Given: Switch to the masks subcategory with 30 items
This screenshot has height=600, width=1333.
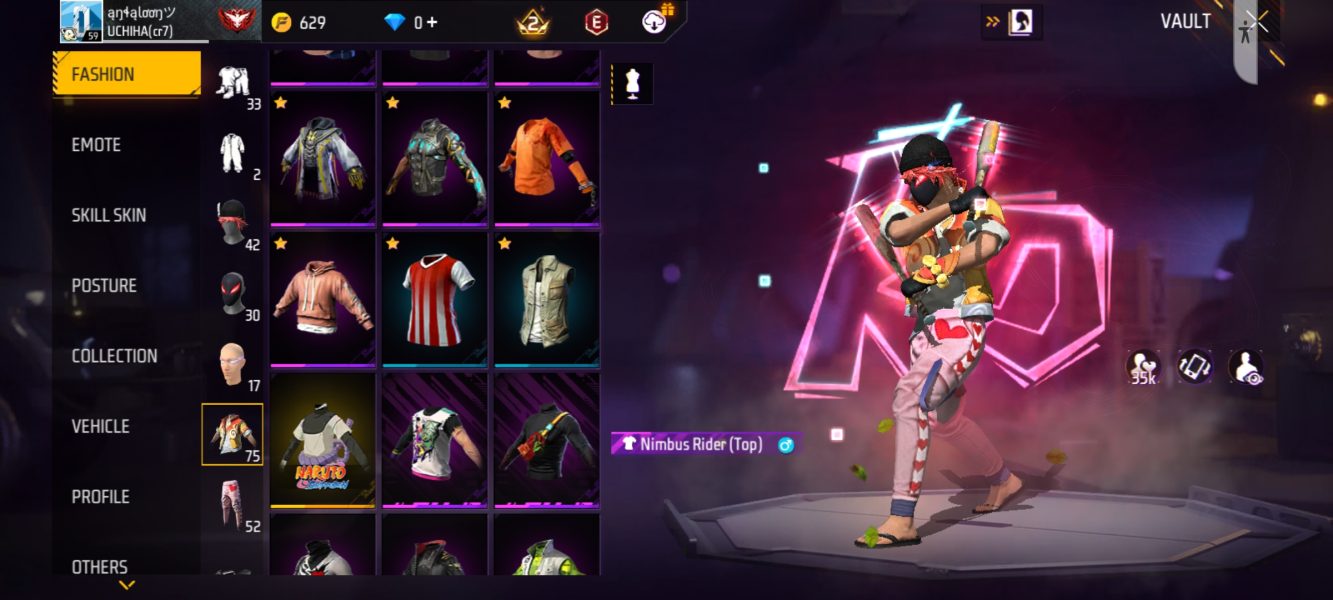Looking at the screenshot, I should pyautogui.click(x=233, y=295).
